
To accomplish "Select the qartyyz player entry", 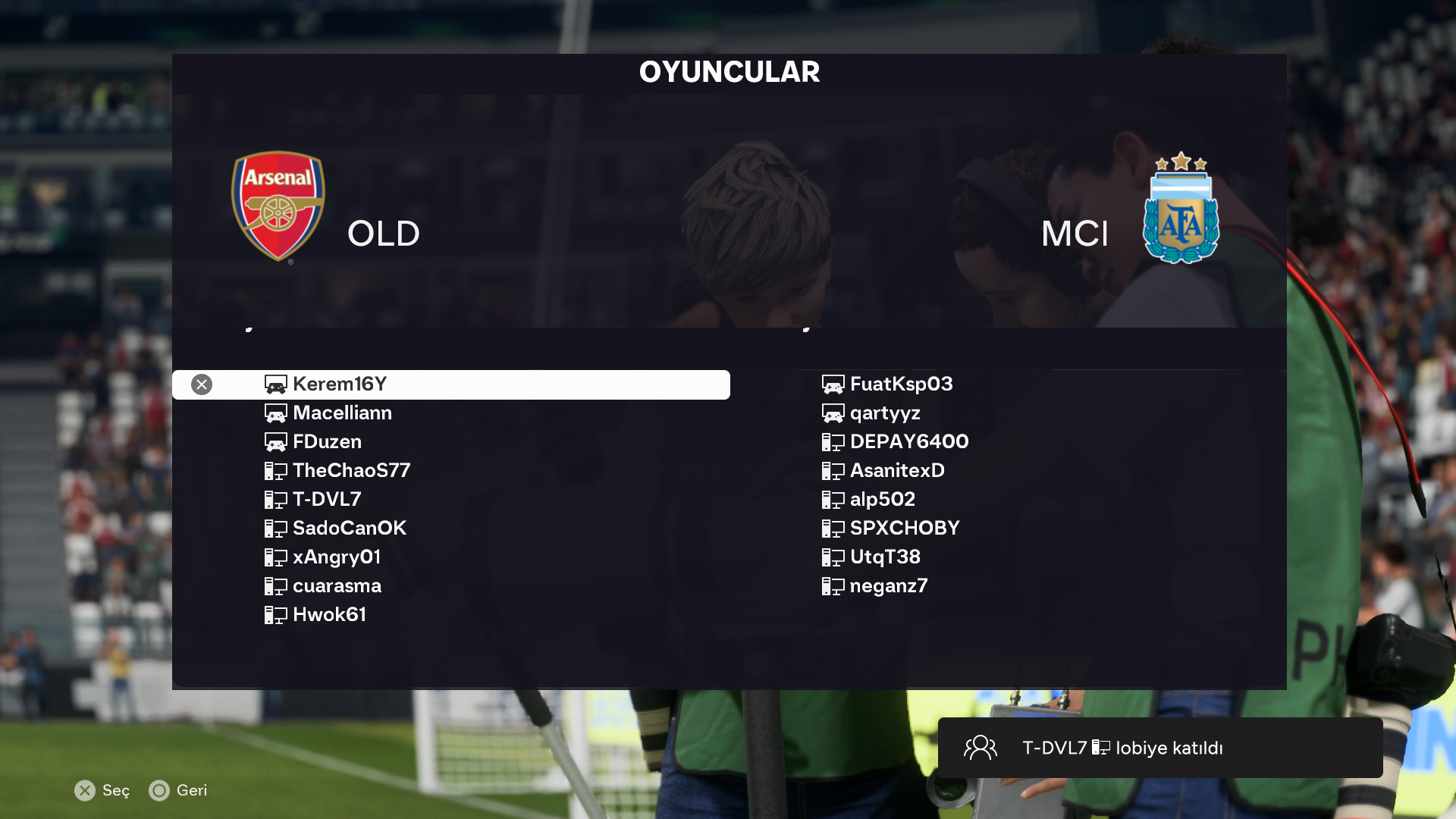I will (885, 413).
